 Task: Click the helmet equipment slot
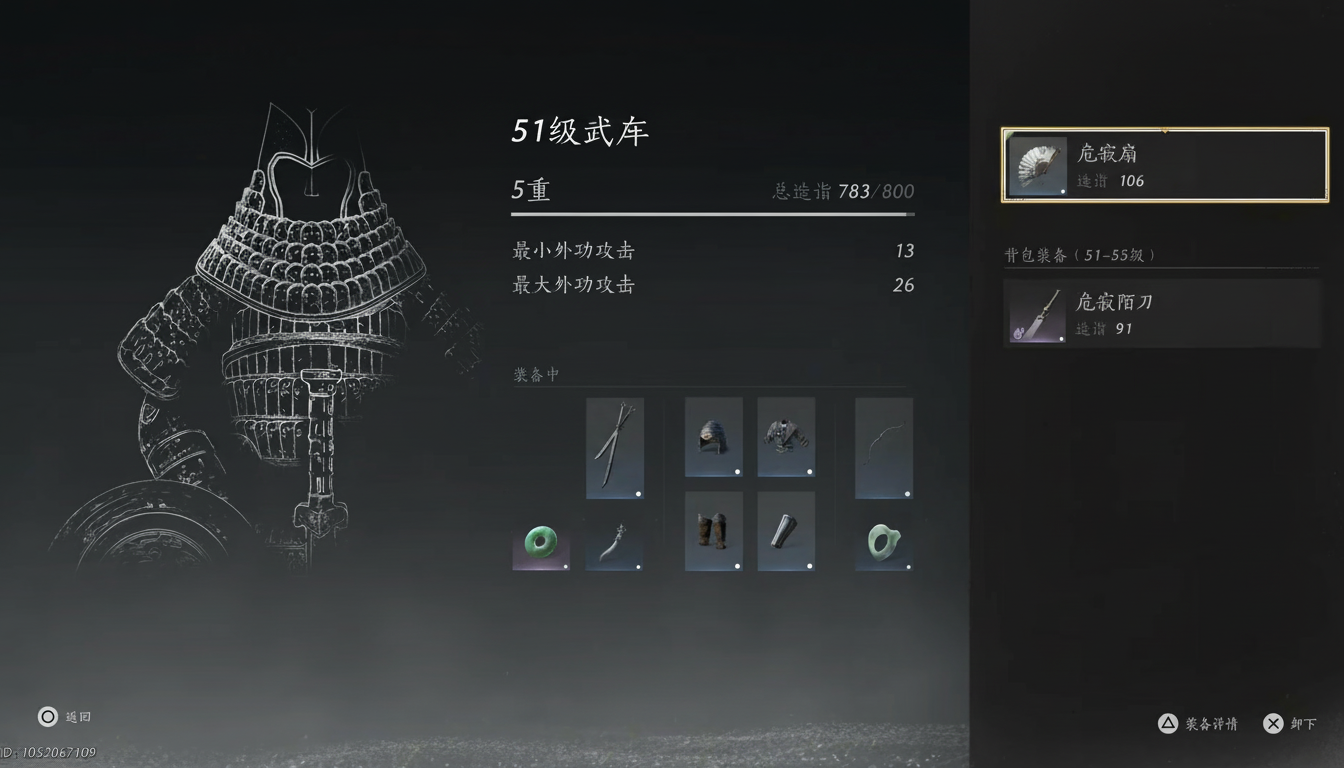[713, 437]
